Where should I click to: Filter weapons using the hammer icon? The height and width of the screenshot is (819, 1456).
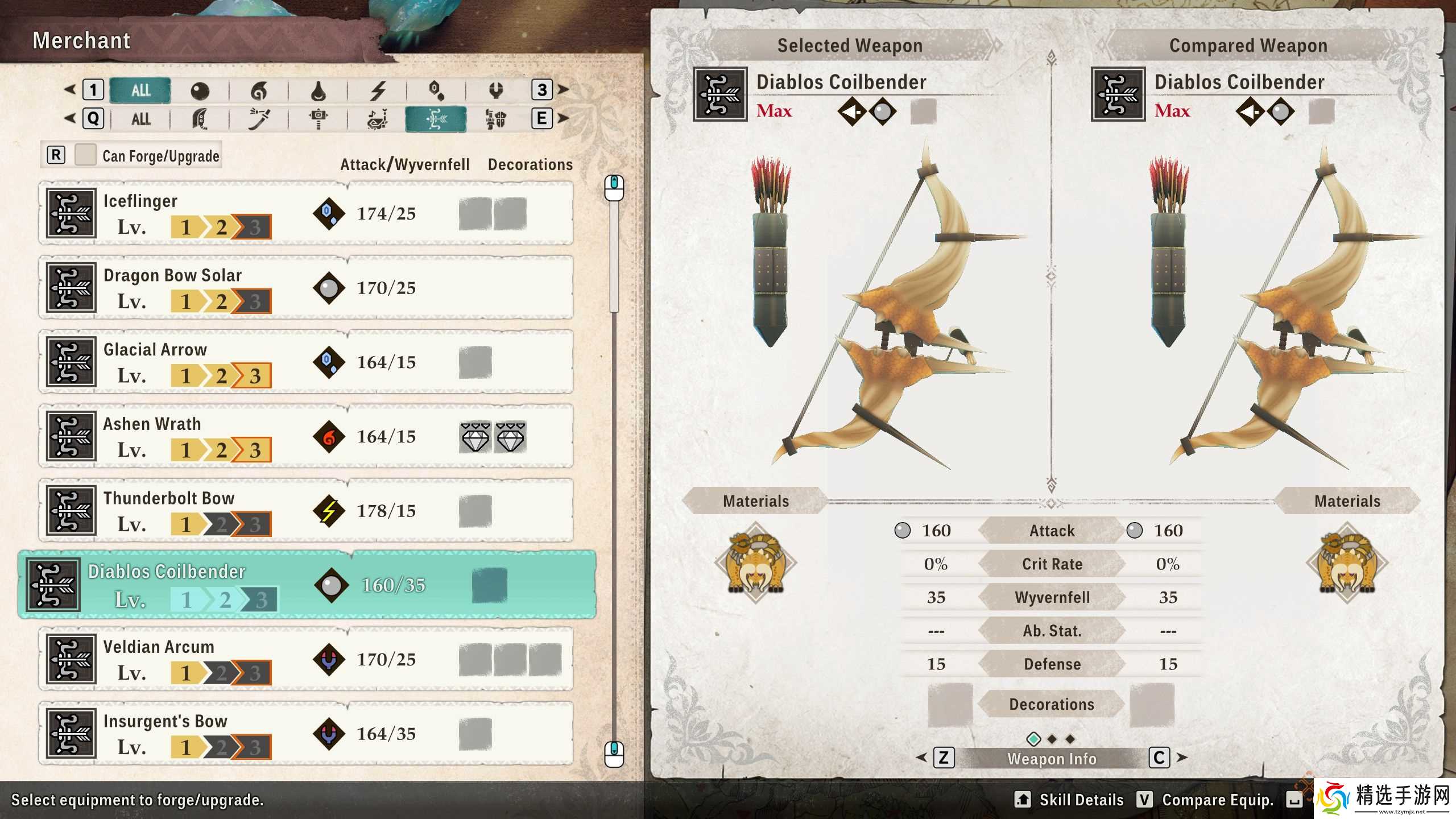318,119
